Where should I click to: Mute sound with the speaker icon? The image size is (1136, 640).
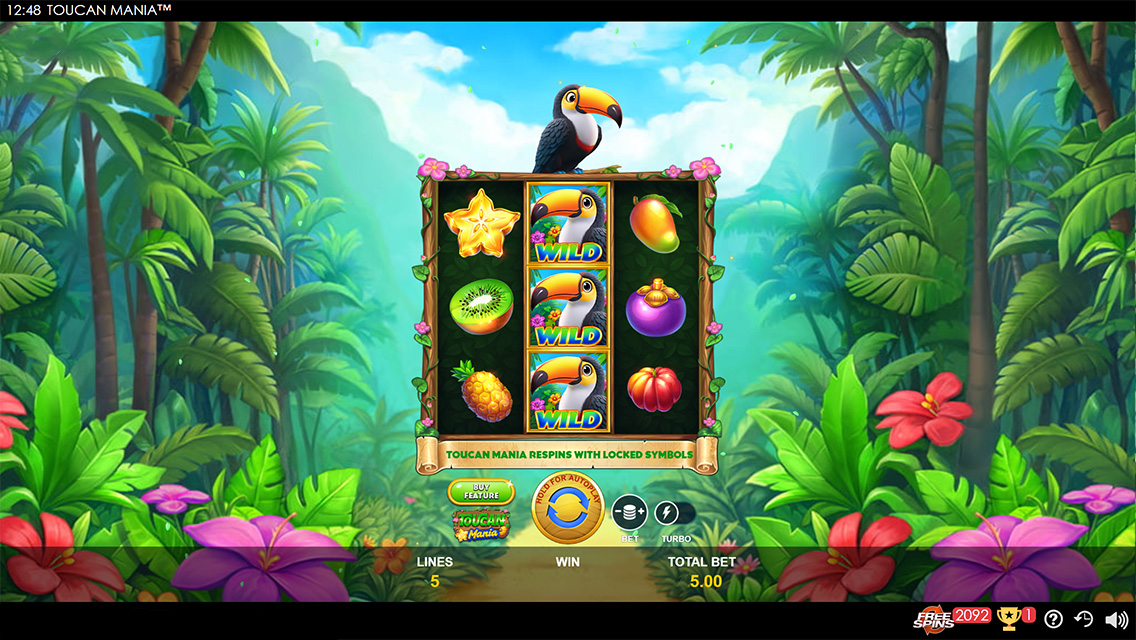[1115, 619]
